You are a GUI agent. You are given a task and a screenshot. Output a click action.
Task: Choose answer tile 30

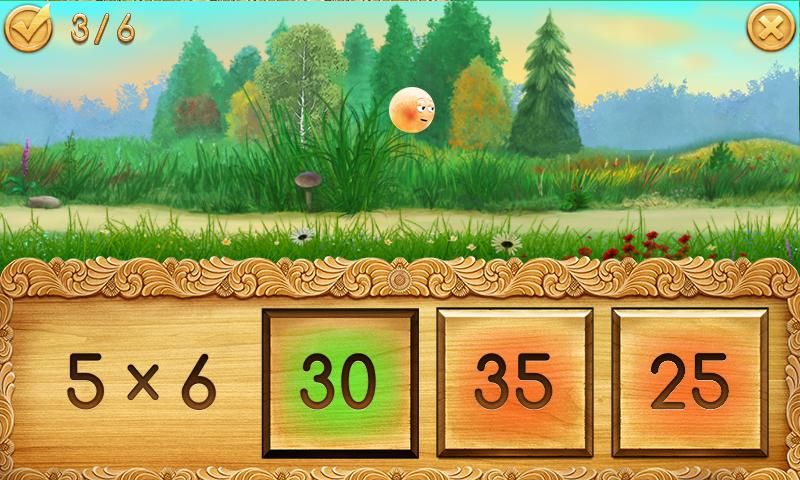point(339,381)
